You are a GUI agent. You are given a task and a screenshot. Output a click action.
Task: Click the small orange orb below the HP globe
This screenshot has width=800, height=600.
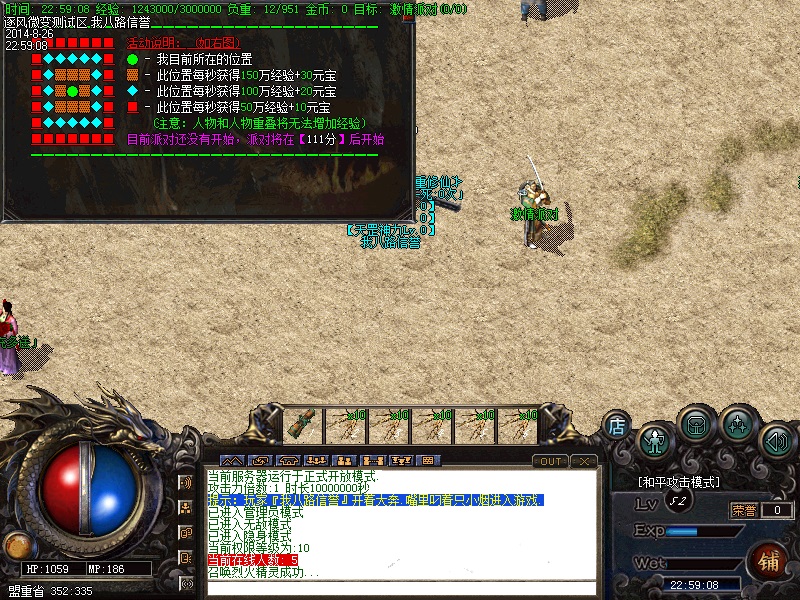tap(17, 546)
